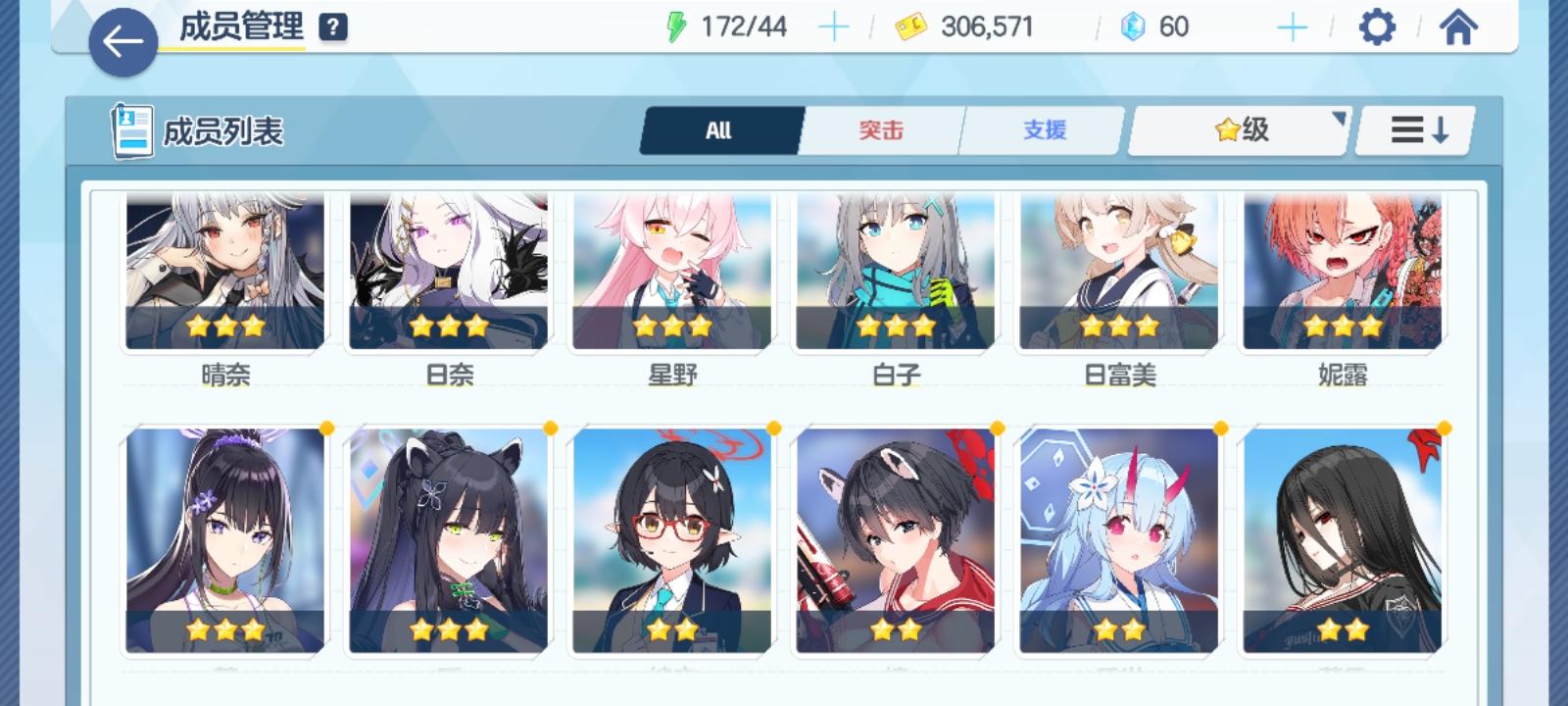Select the character 星野 portrait
Screen dimensions: 1568x706
tap(672, 270)
